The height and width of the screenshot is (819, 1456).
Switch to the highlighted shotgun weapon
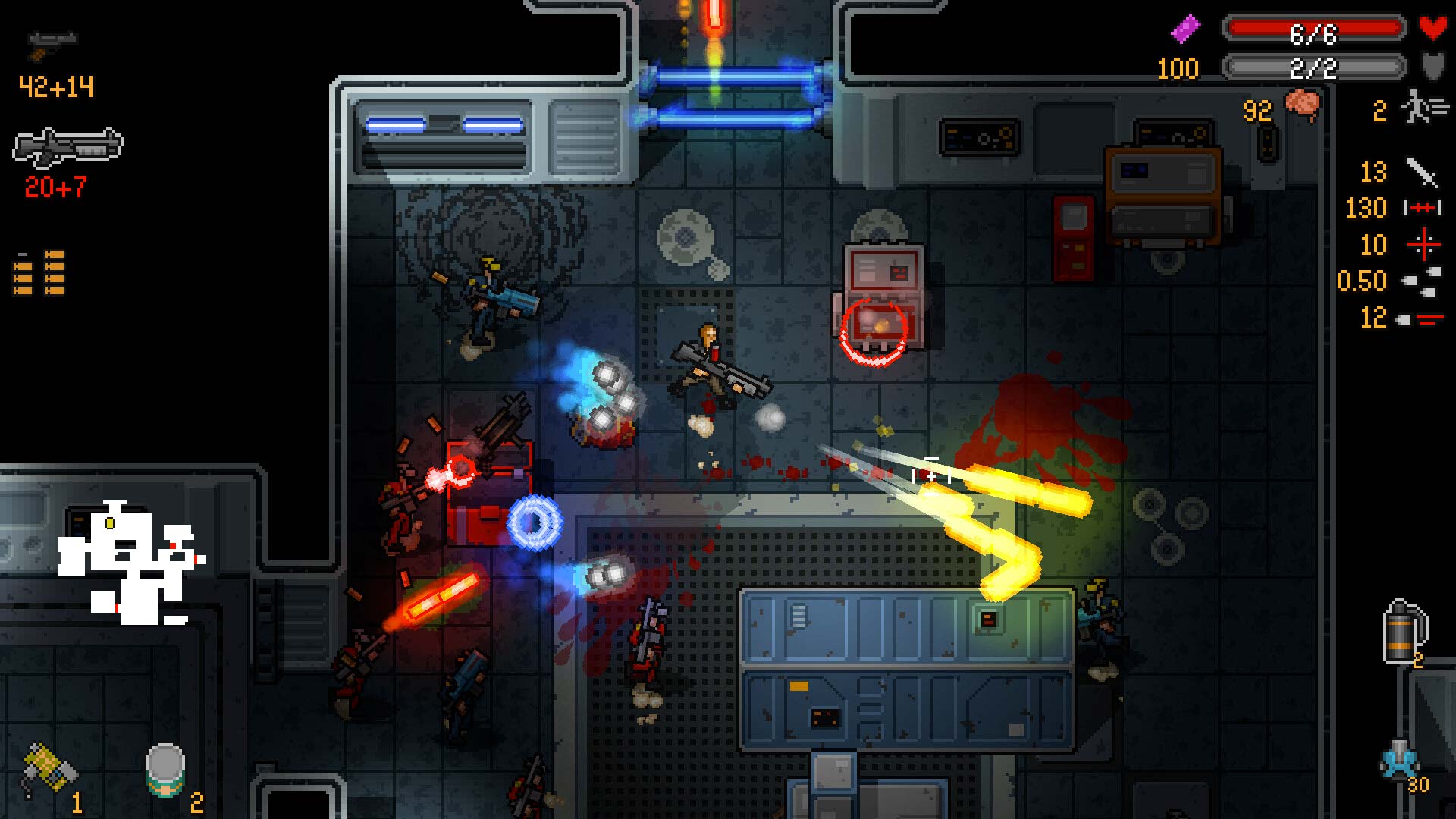click(x=68, y=147)
